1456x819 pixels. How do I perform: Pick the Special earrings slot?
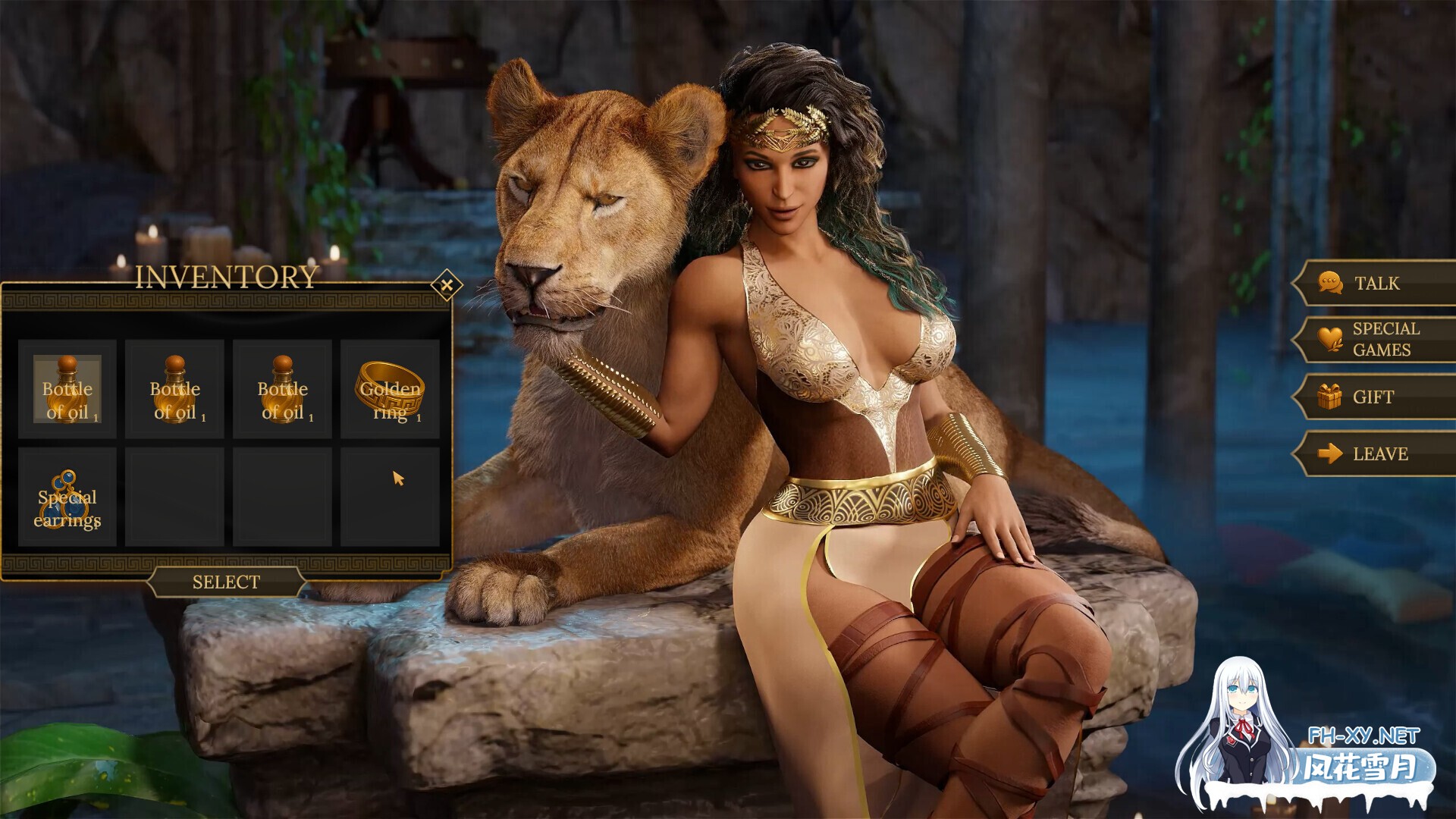coord(67,497)
